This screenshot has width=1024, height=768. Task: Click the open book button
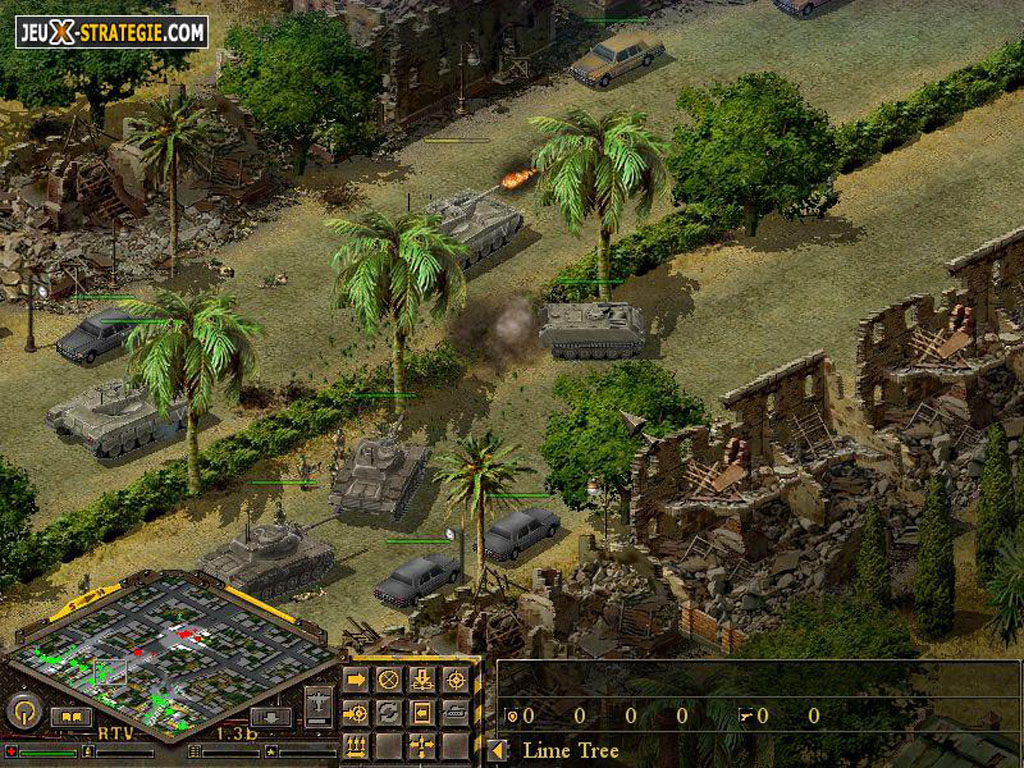(x=71, y=716)
